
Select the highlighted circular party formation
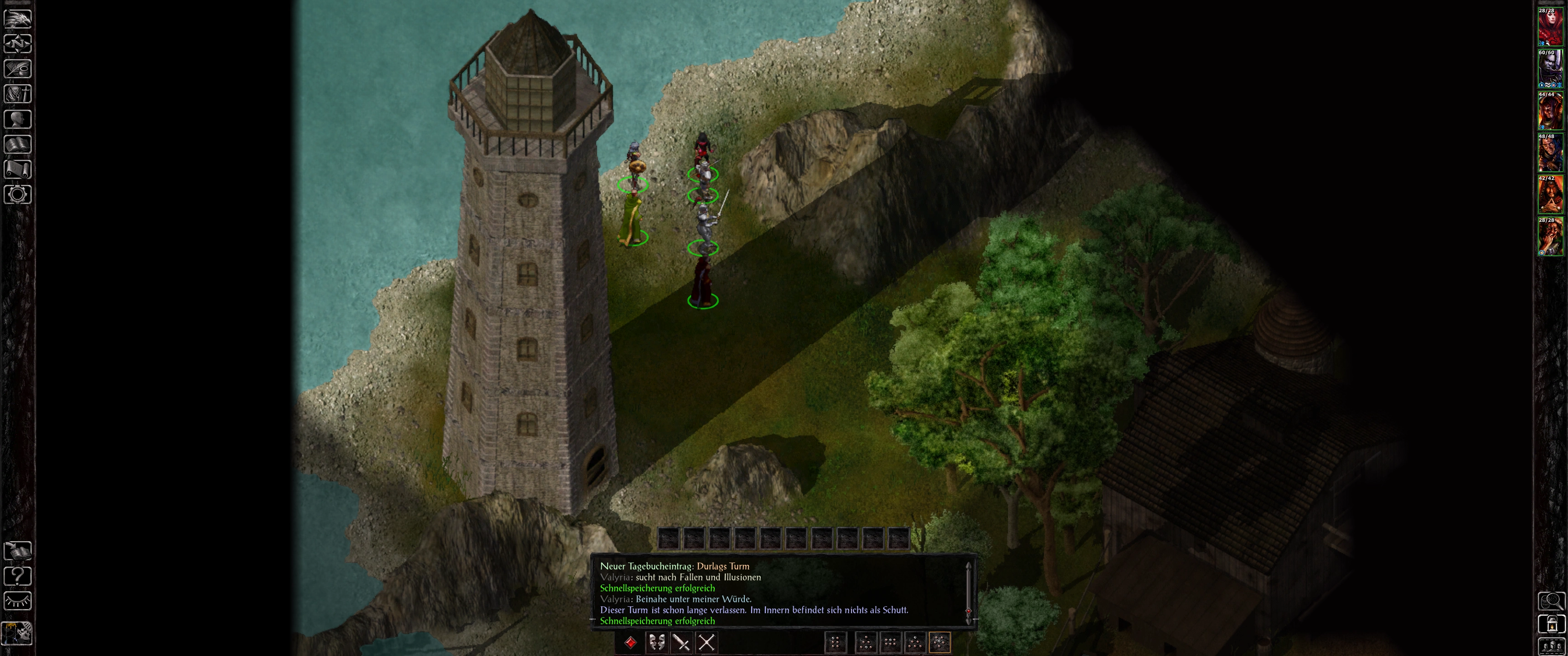939,643
